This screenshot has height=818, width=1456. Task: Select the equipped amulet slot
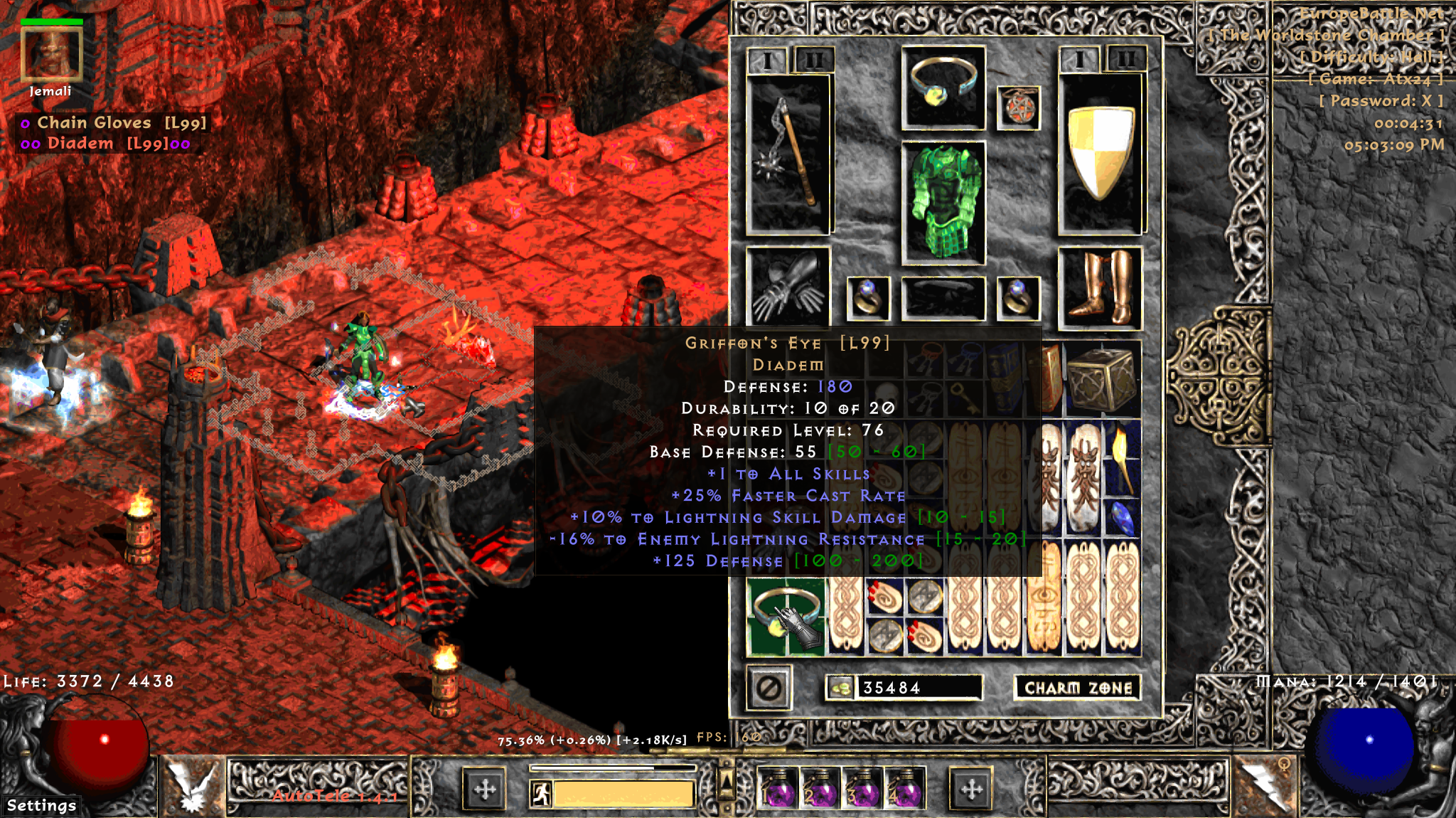click(x=1018, y=108)
